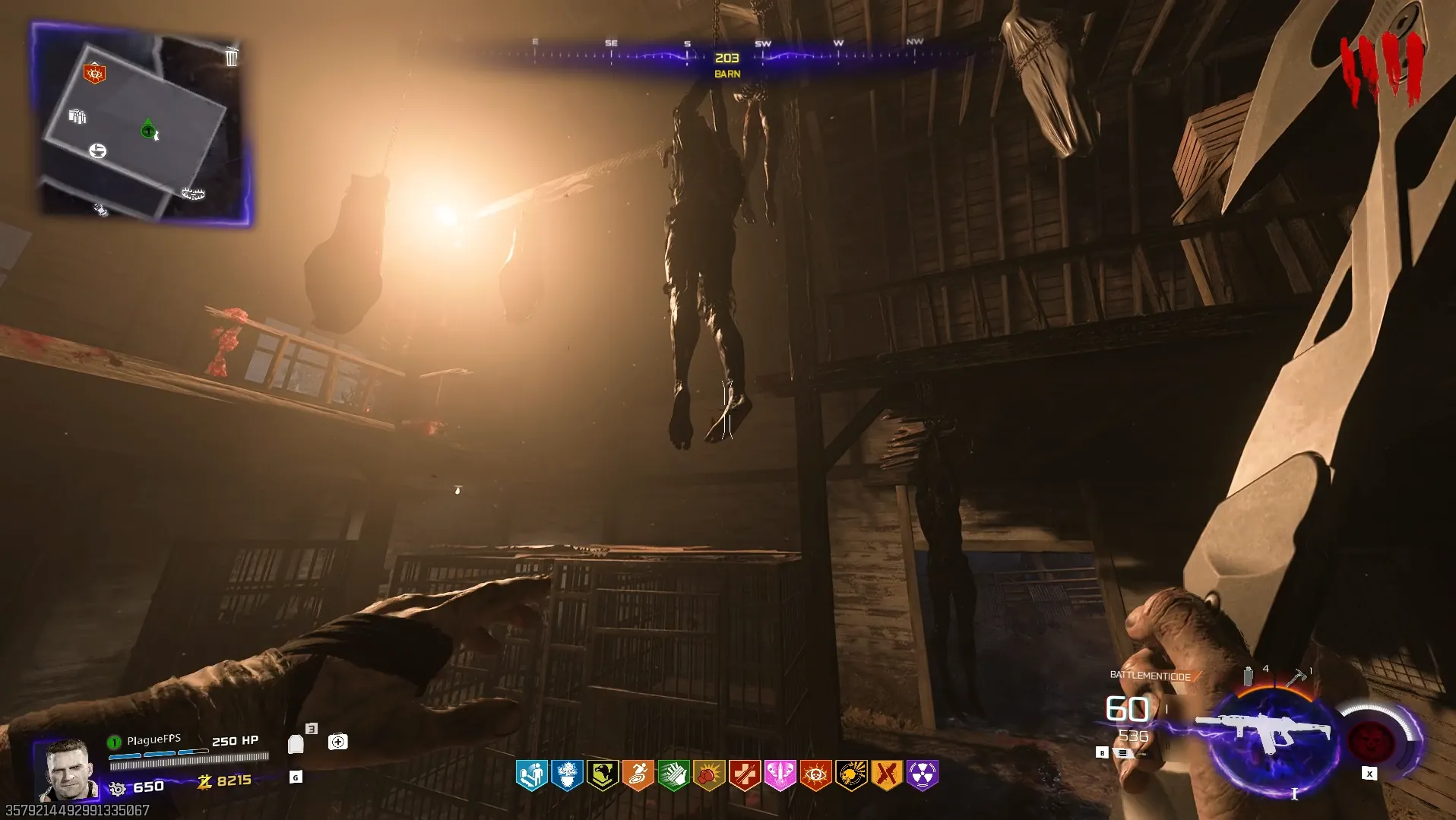1456x820 pixels.
Task: Click the Death Perception eye perk in the perk row
Action: (815, 775)
